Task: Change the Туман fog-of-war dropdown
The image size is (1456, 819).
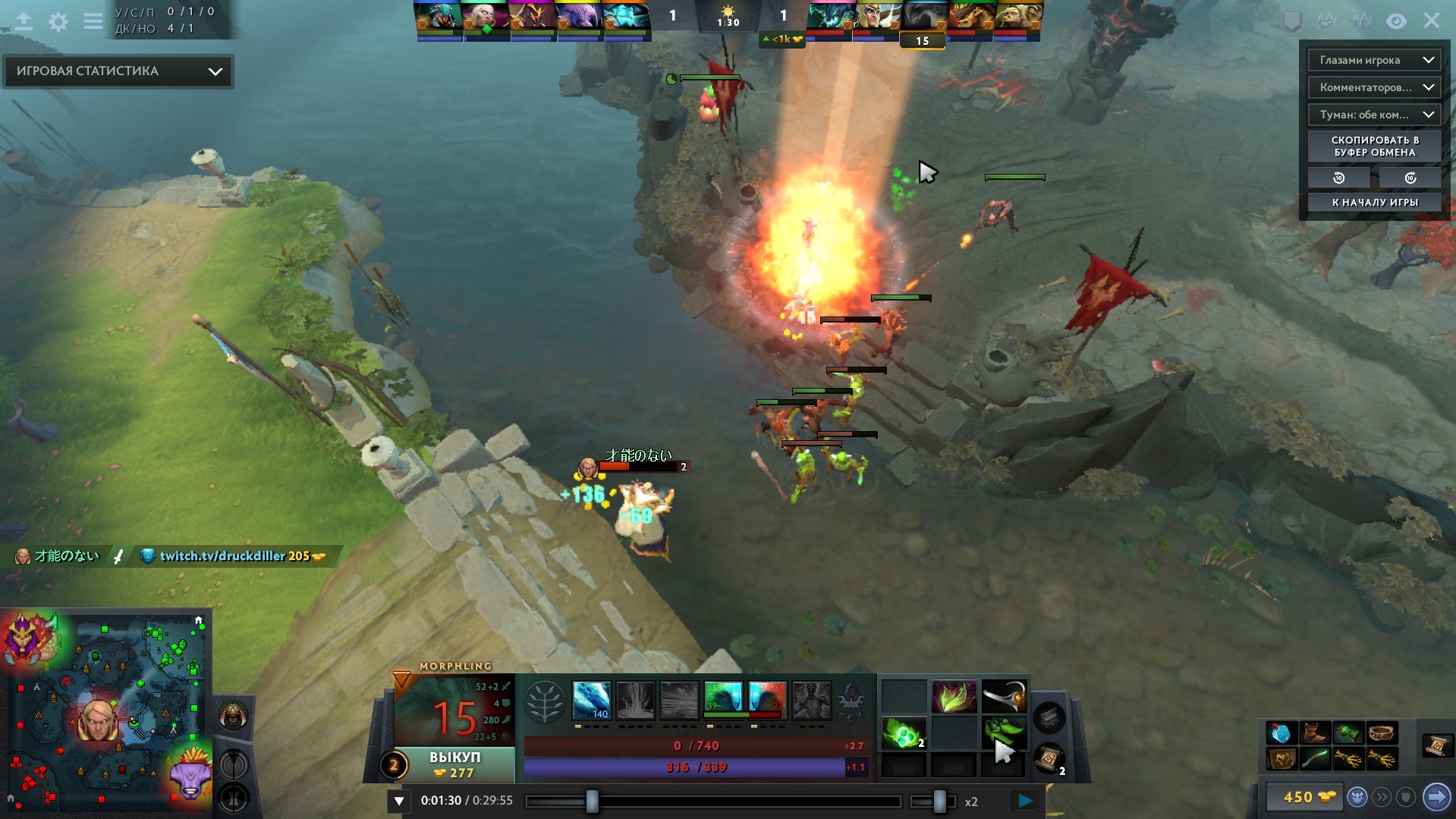Action: (x=1374, y=115)
